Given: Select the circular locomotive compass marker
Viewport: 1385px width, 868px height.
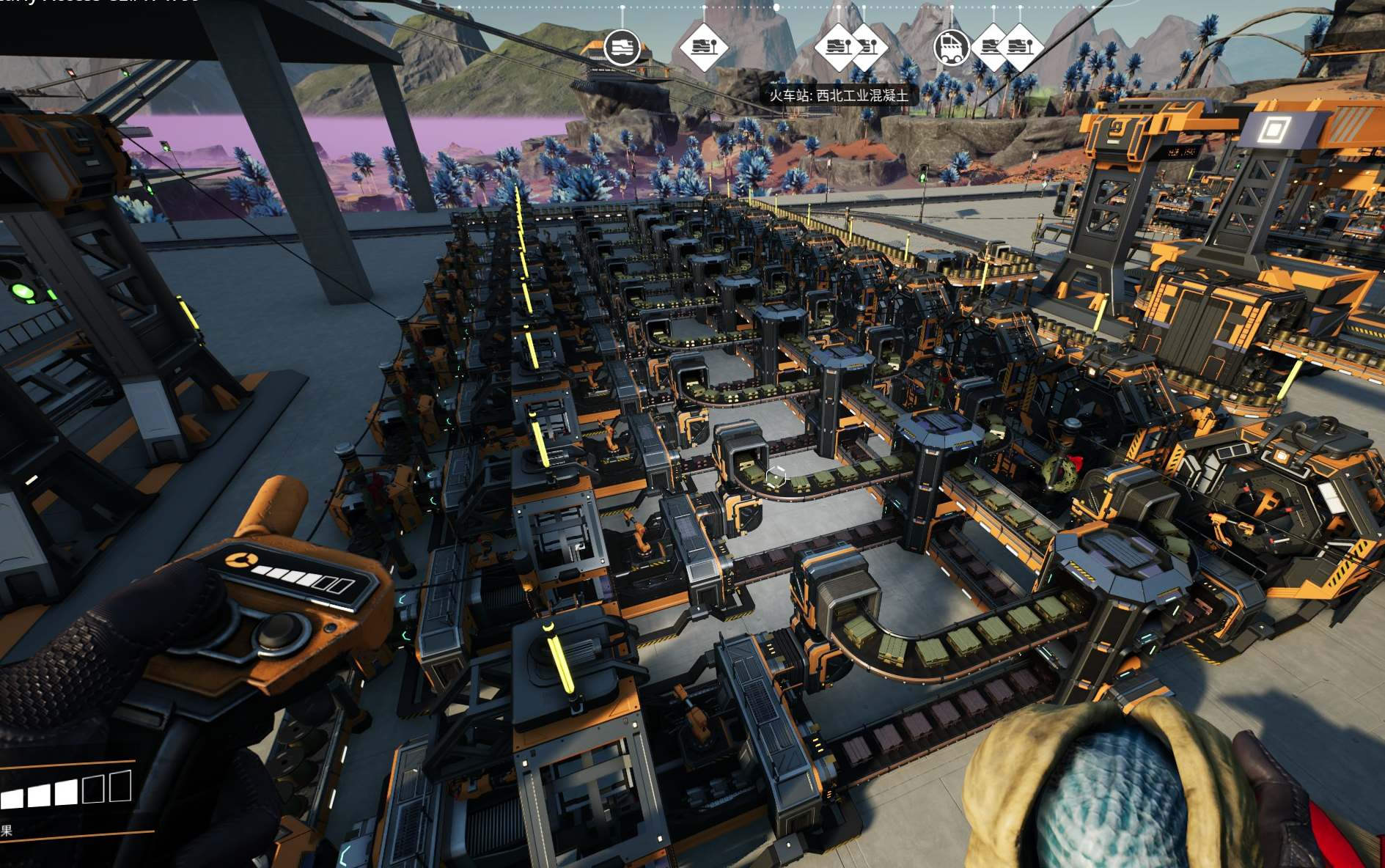Looking at the screenshot, I should [622, 48].
